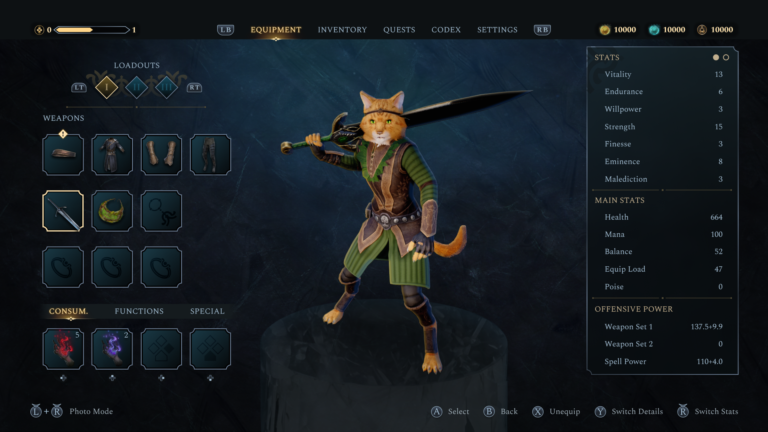Show the Consum. category
The width and height of the screenshot is (768, 432).
tap(68, 311)
